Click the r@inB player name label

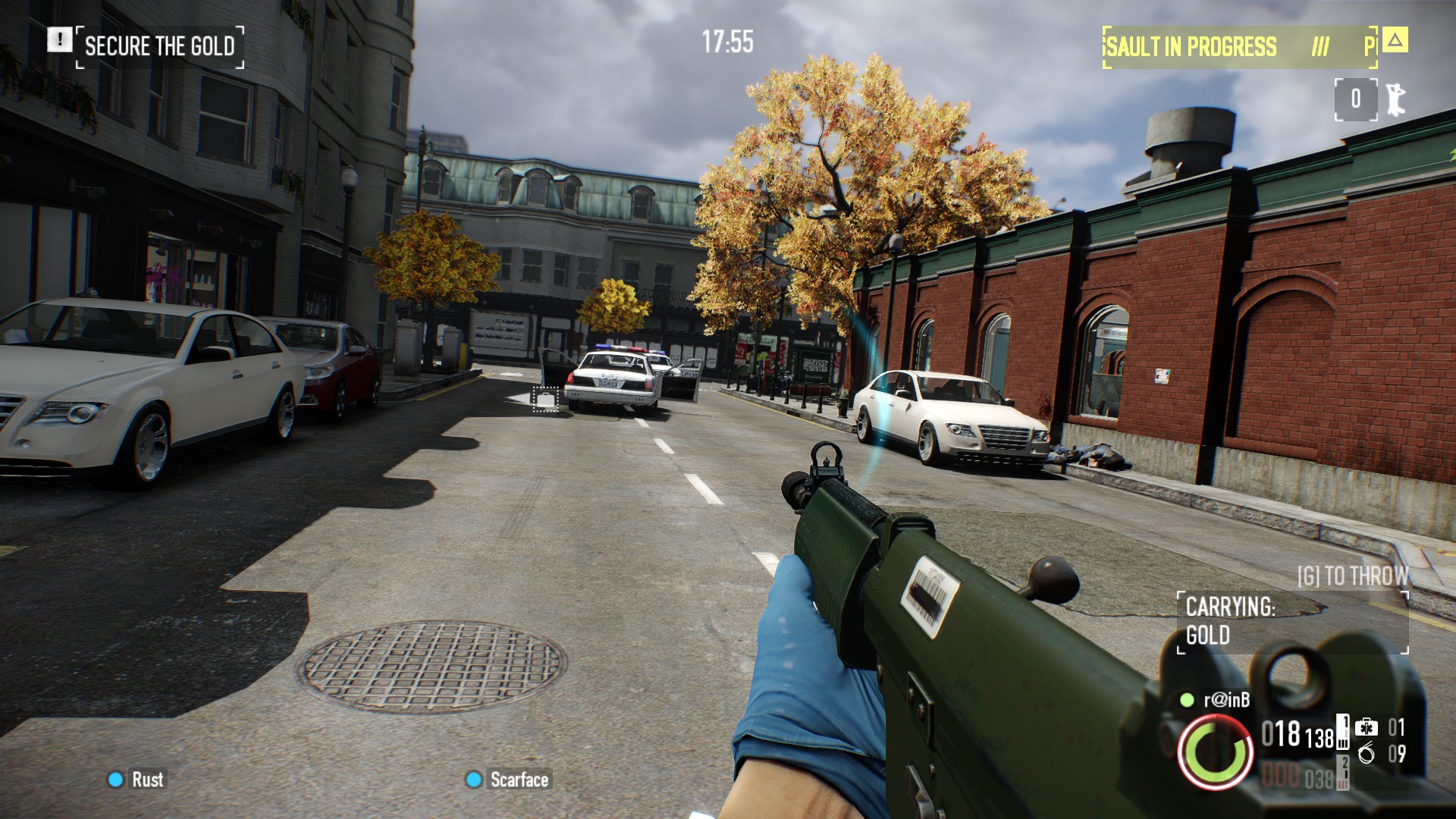tap(1226, 700)
